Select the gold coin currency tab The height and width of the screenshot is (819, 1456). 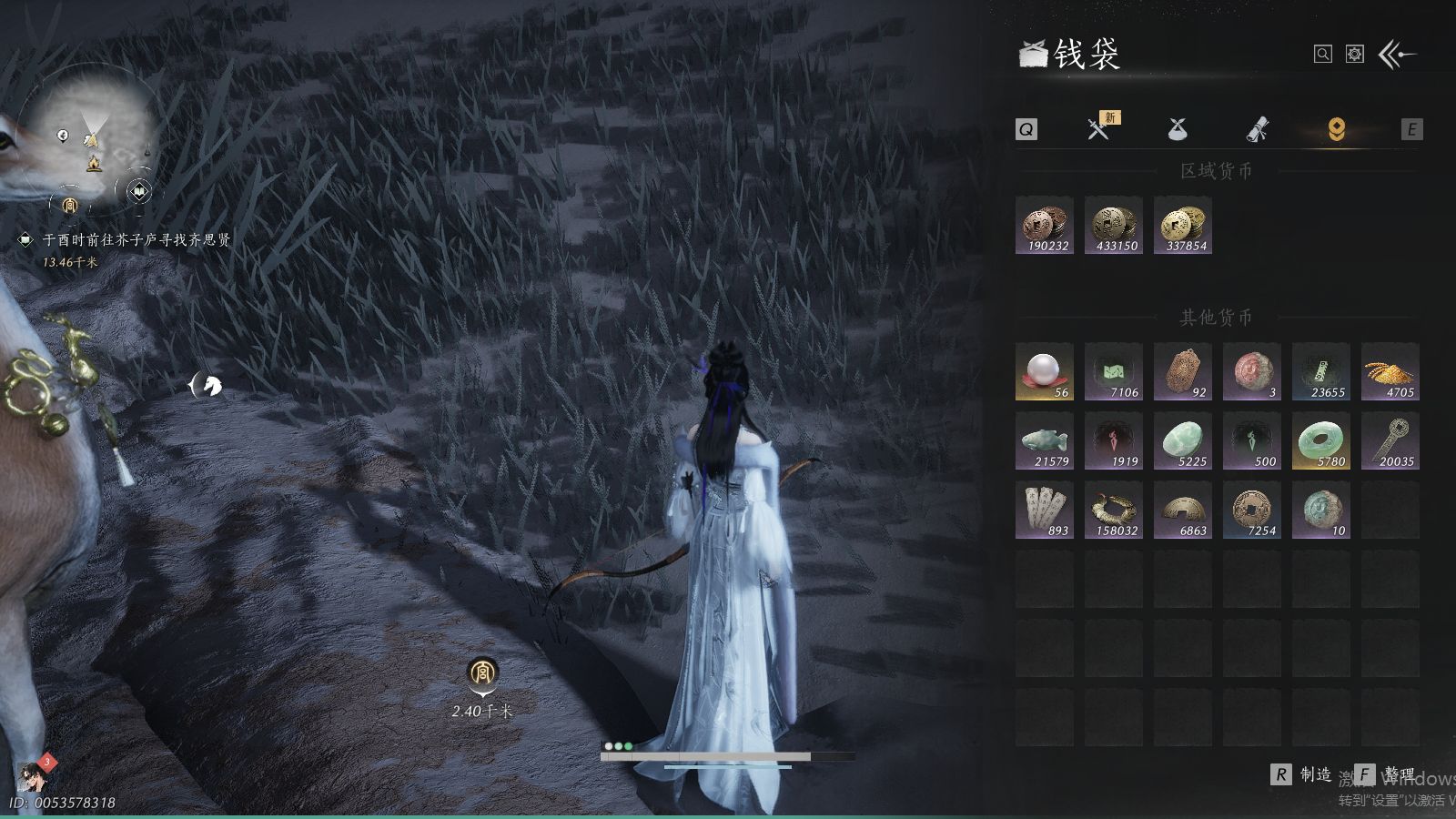pos(1336,129)
